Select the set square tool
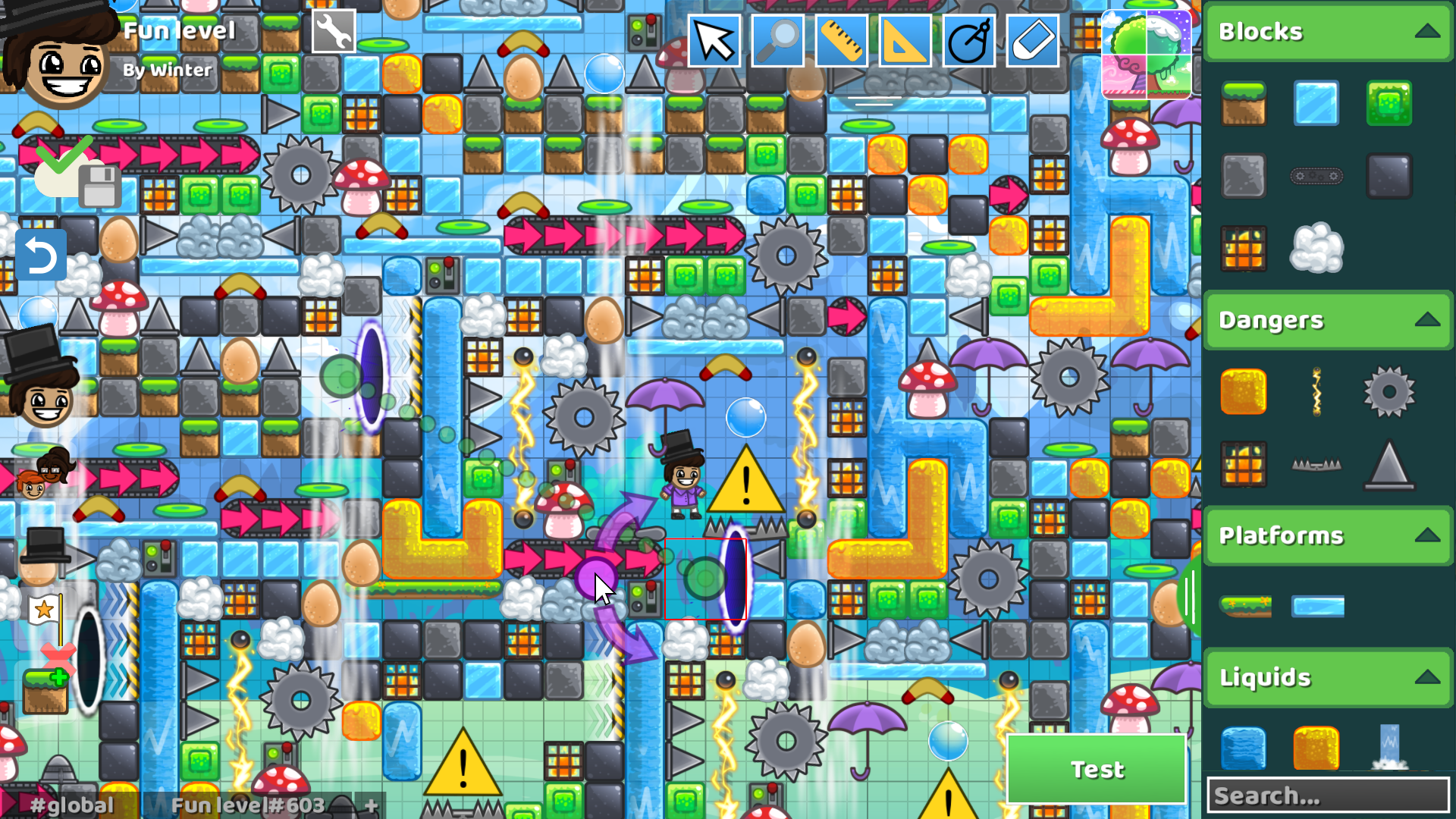 coord(905,42)
